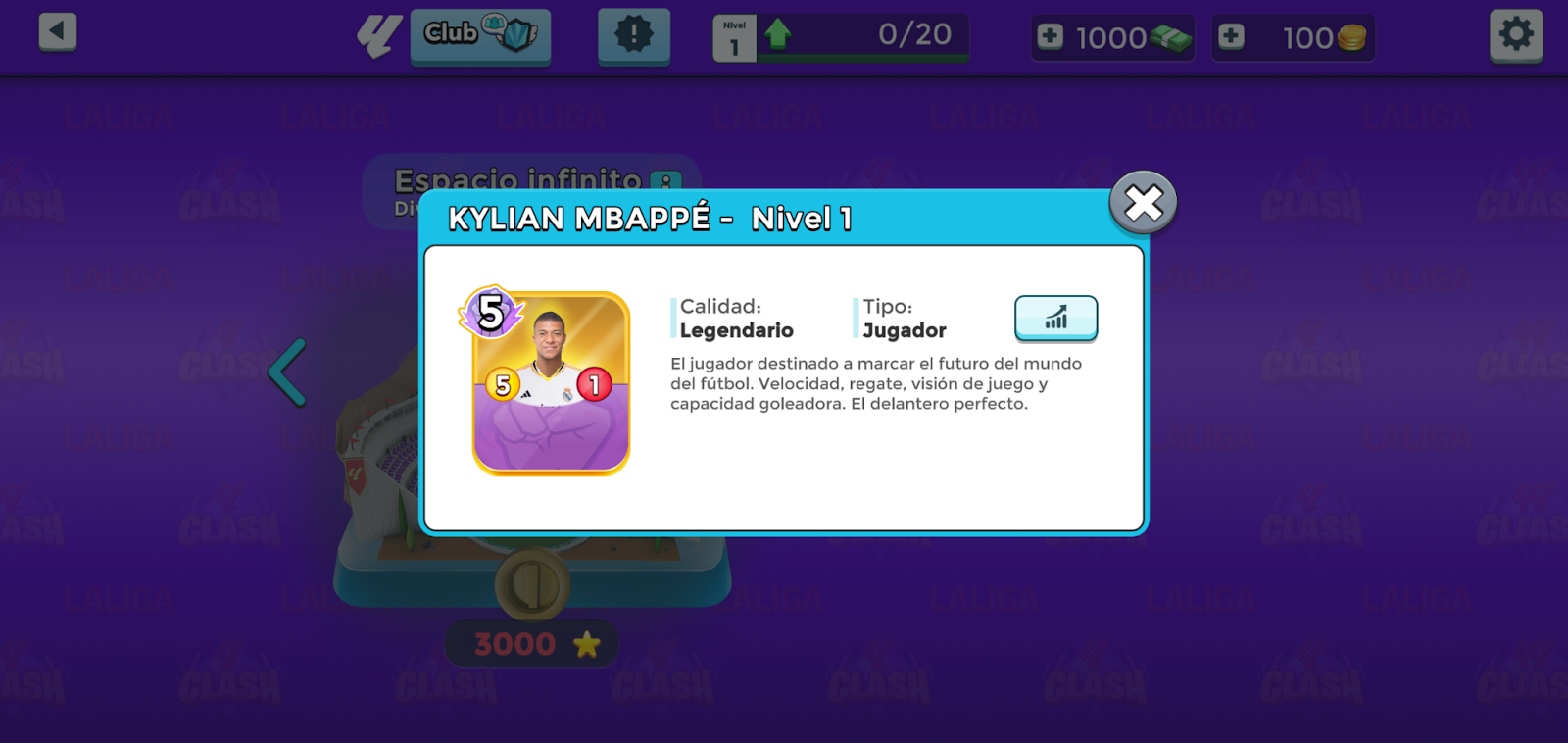Open the gear settings menu
The width and height of the screenshot is (1568, 743).
[1516, 35]
